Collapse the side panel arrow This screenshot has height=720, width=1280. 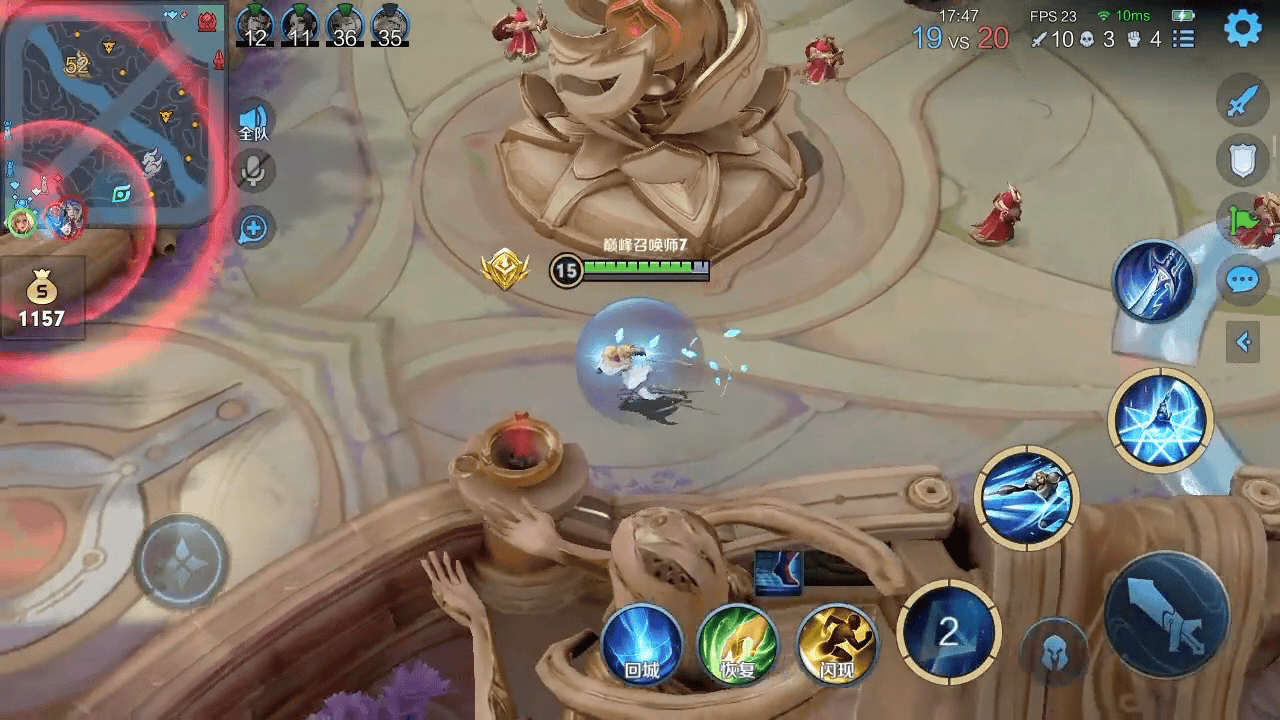pos(1243,343)
